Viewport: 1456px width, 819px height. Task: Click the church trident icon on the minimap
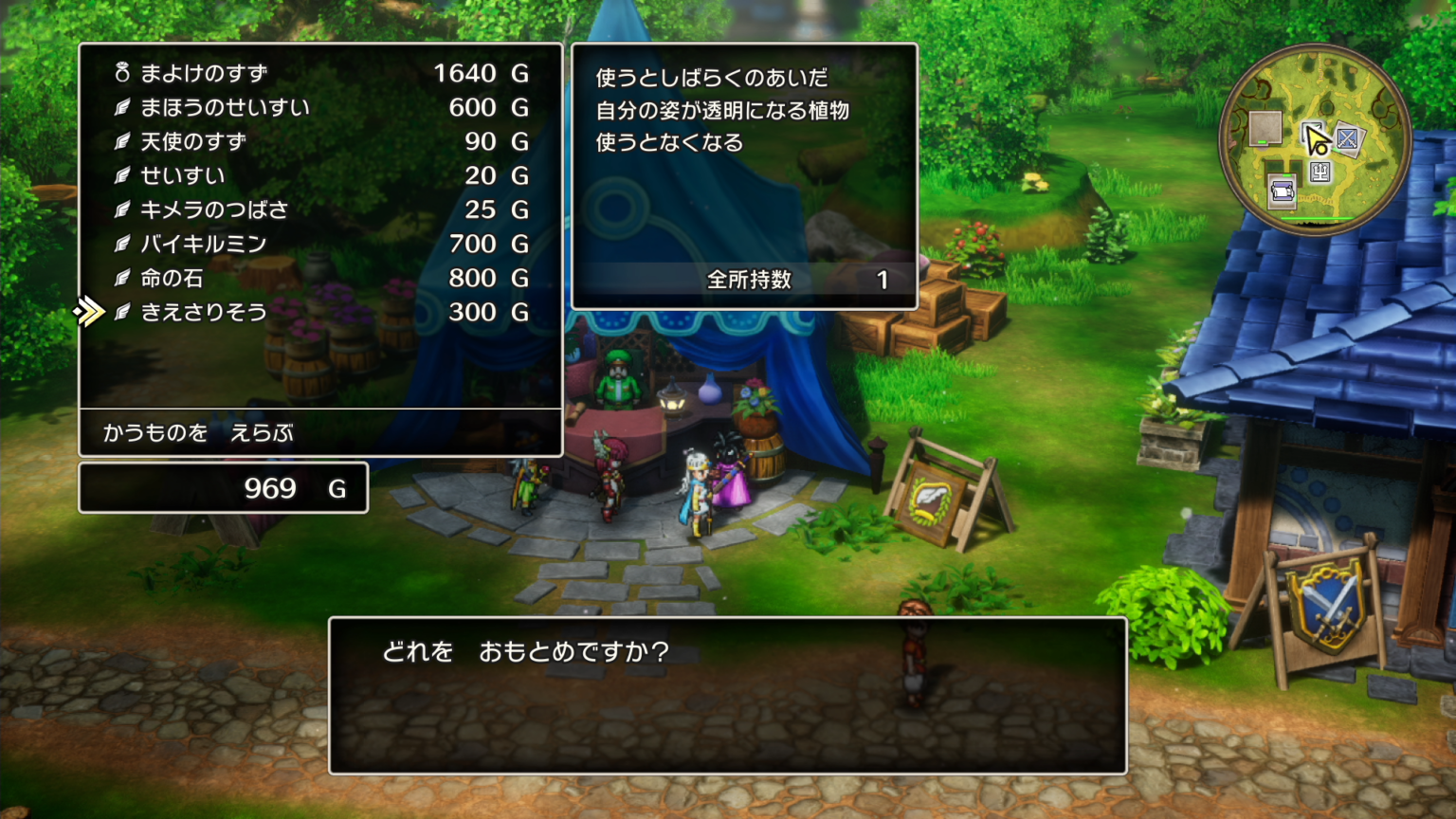coord(1321,173)
